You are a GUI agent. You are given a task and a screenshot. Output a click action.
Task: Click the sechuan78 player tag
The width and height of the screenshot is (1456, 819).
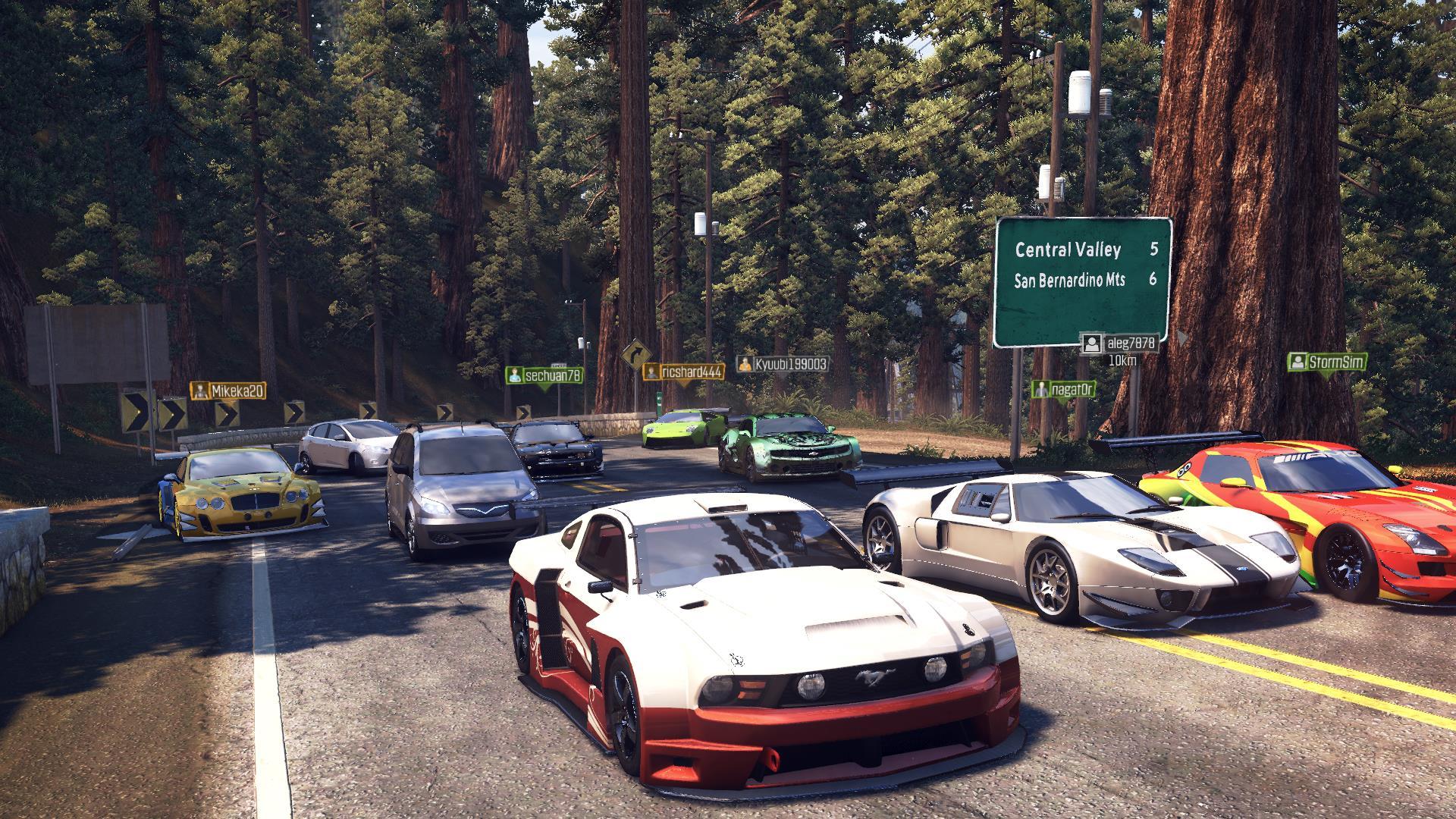pos(544,375)
